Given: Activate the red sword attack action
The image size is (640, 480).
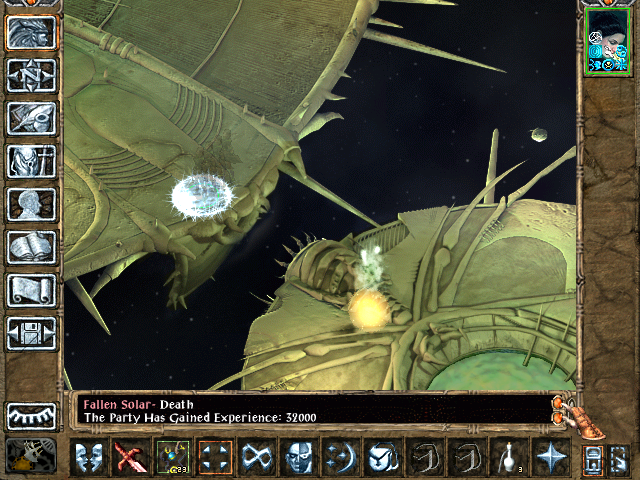Looking at the screenshot, I should pyautogui.click(x=130, y=458).
